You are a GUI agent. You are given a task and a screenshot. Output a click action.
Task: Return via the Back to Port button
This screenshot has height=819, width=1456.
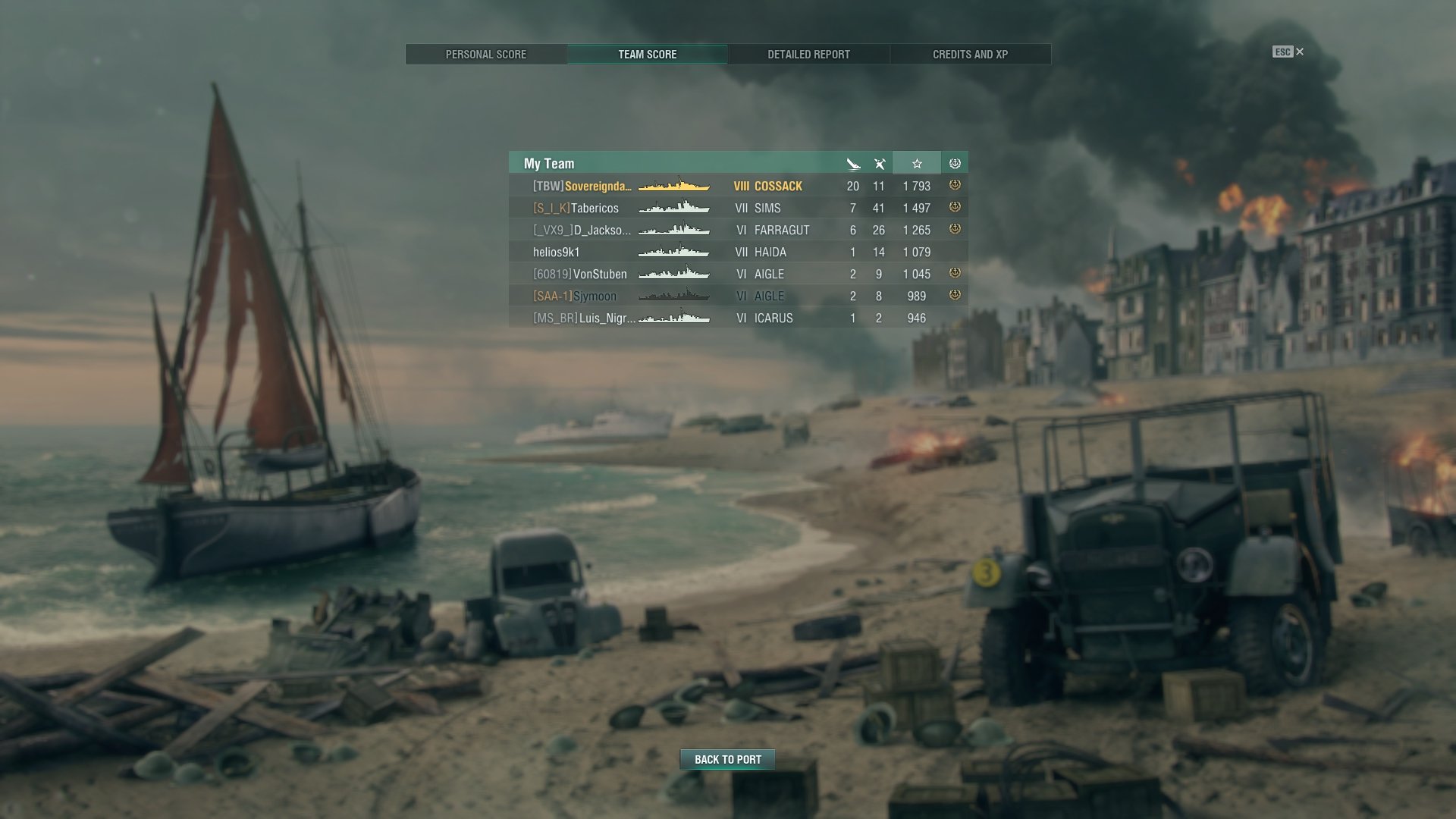click(x=727, y=759)
